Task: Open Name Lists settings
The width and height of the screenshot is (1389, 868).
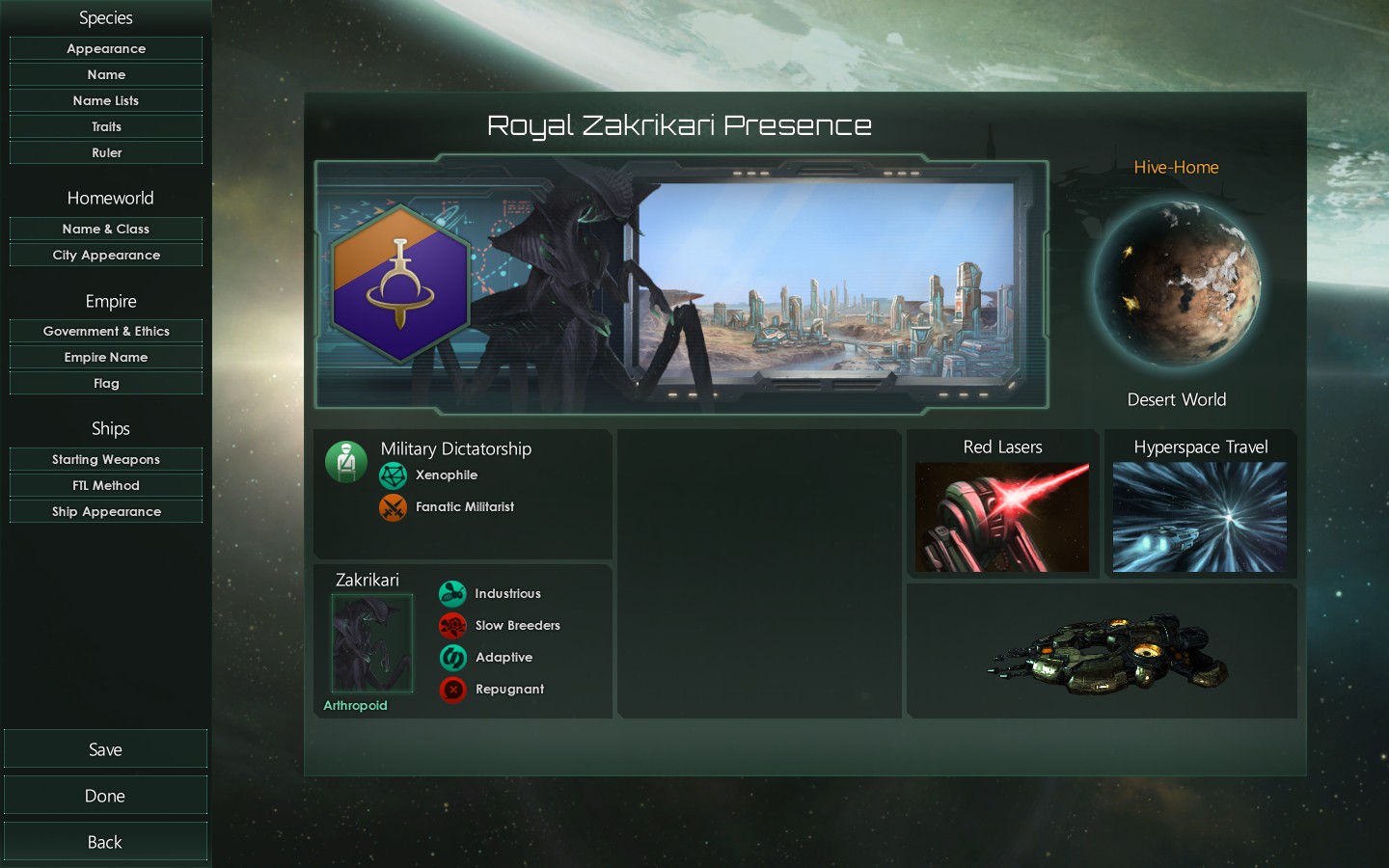Action: (106, 100)
